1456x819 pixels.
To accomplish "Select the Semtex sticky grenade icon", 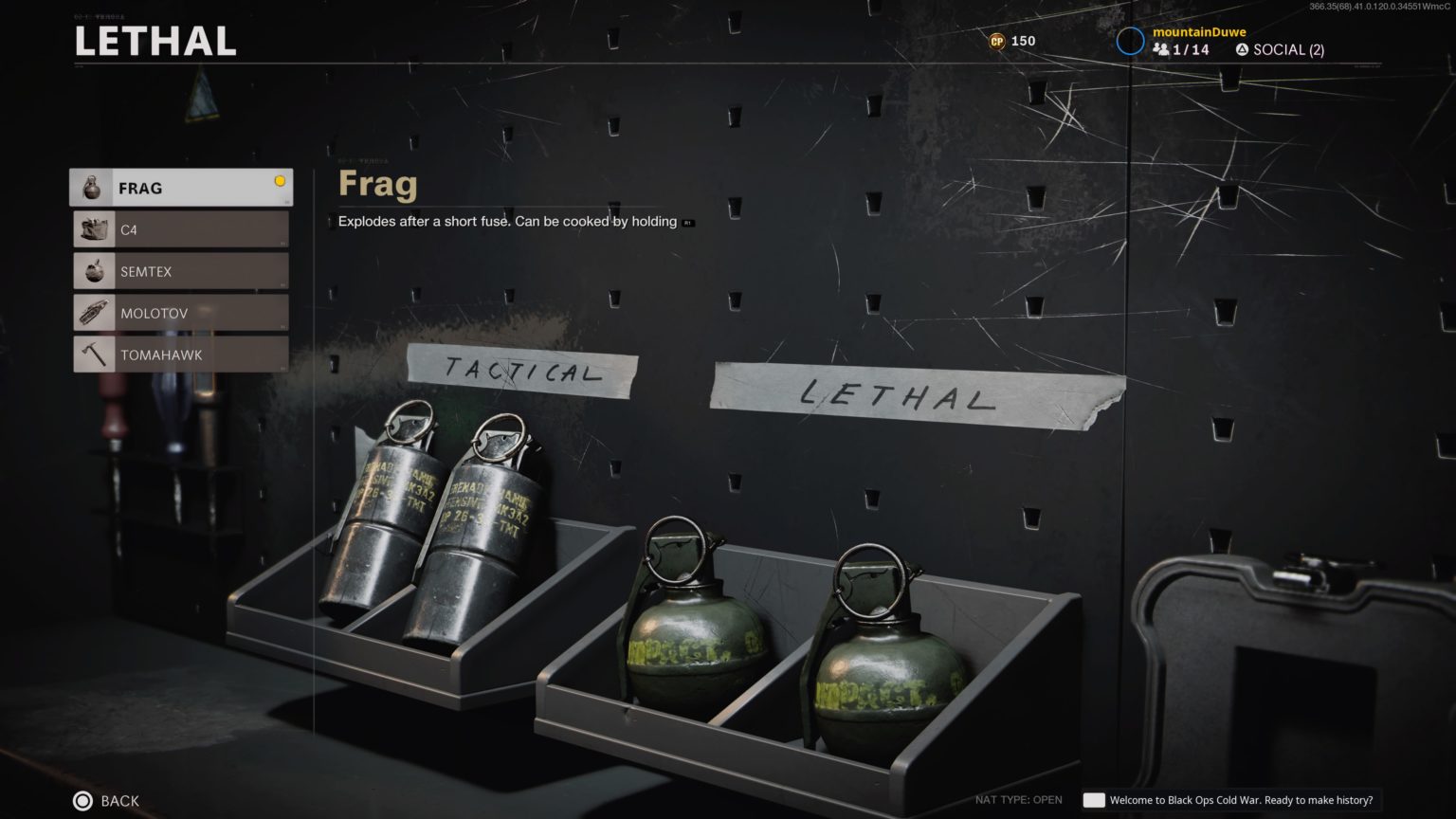I will [x=94, y=270].
